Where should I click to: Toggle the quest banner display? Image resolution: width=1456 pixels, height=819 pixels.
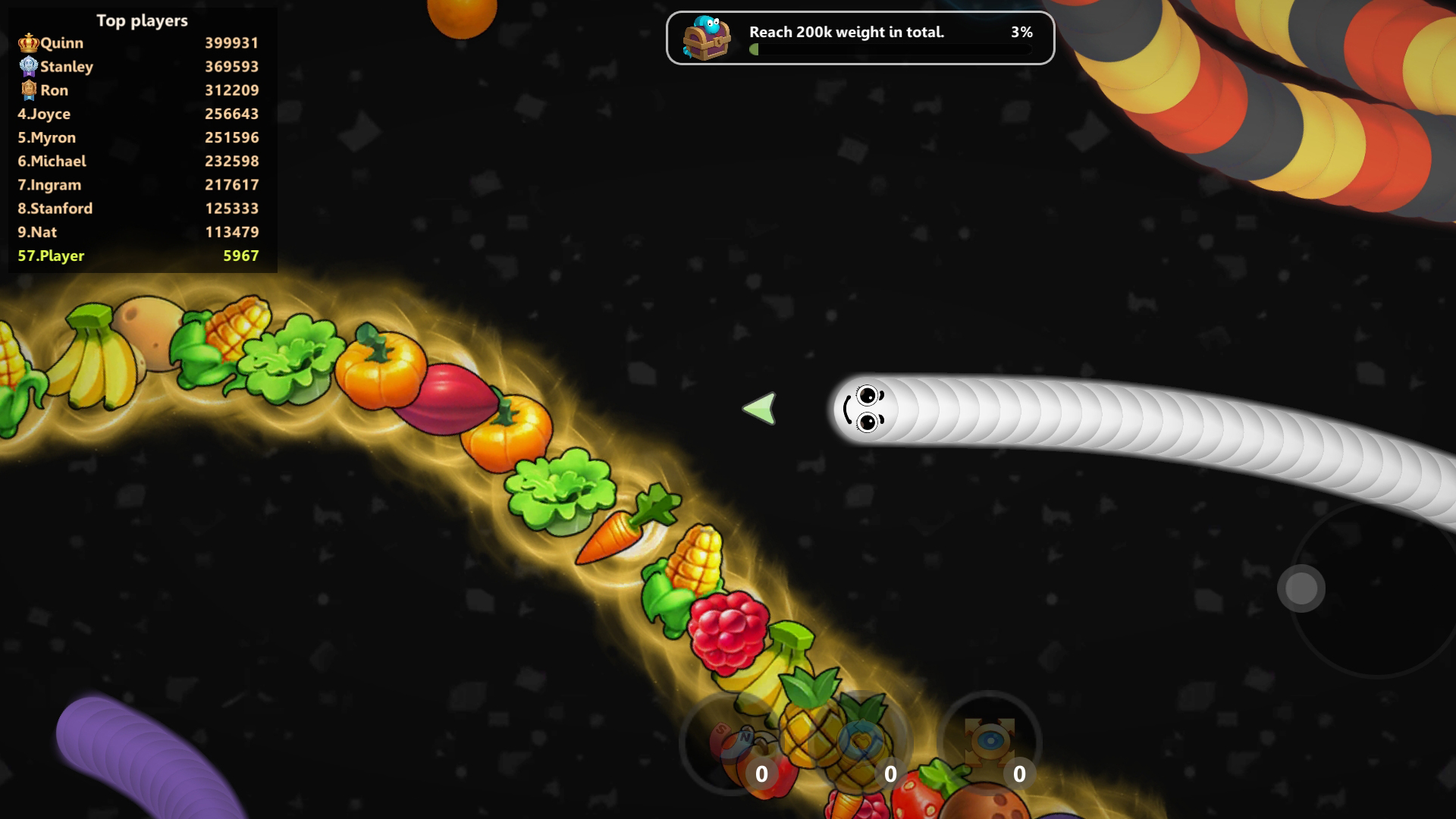point(859,38)
